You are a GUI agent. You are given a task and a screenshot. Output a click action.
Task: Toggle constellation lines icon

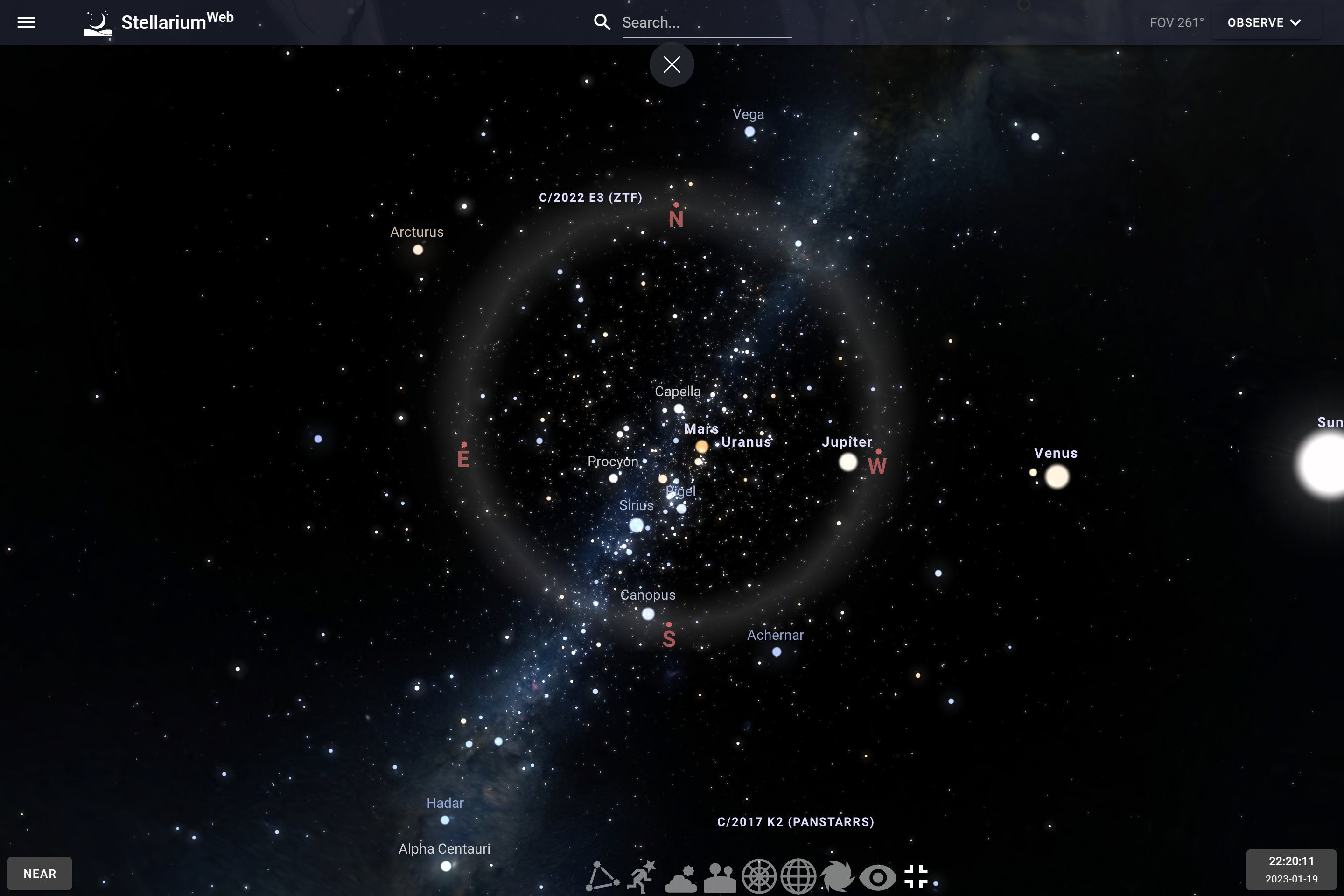pos(602,876)
